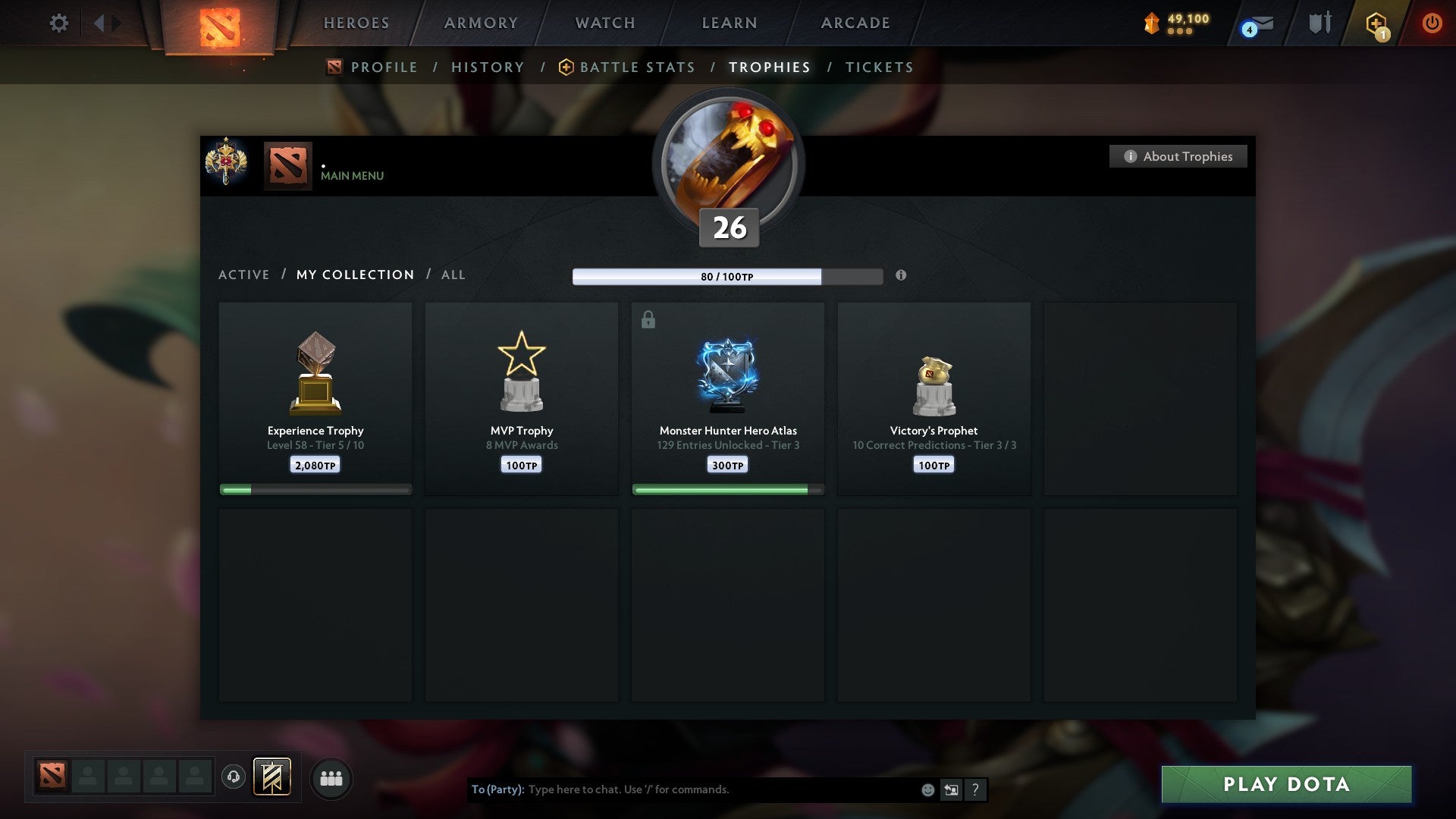Viewport: 1456px width, 819px height.
Task: Open the armory shield and sword icon
Action: 1319,23
